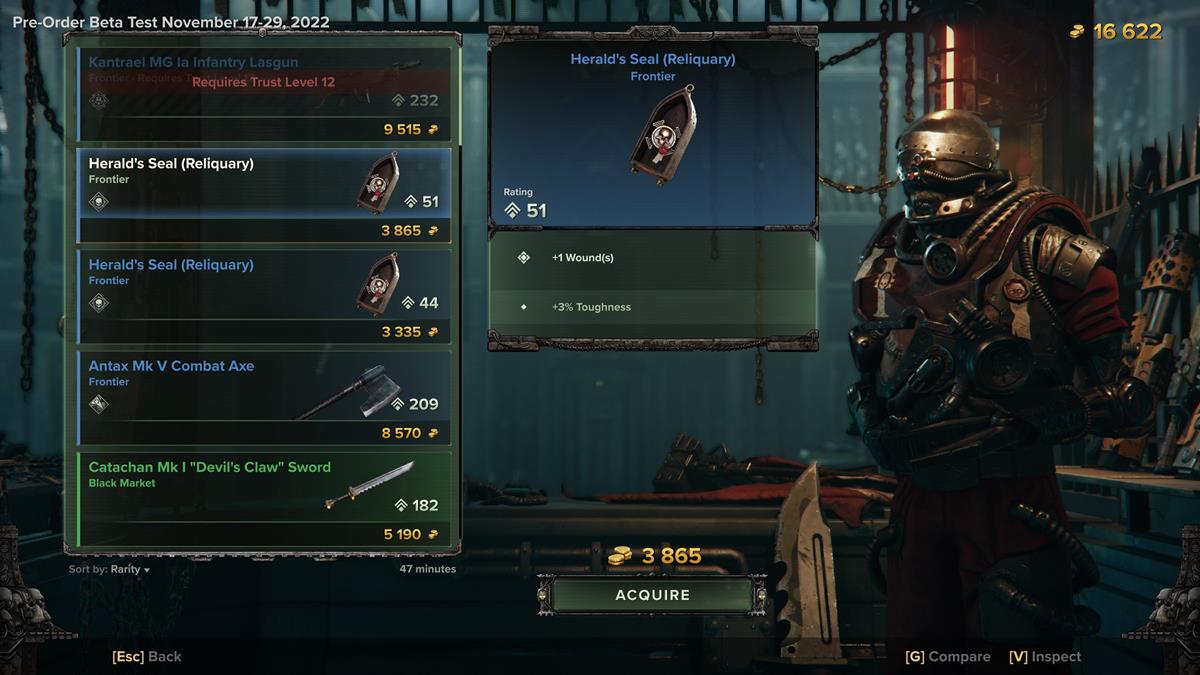Image resolution: width=1200 pixels, height=675 pixels.
Task: Select the Herald's Seal rated 51
Action: click(264, 194)
